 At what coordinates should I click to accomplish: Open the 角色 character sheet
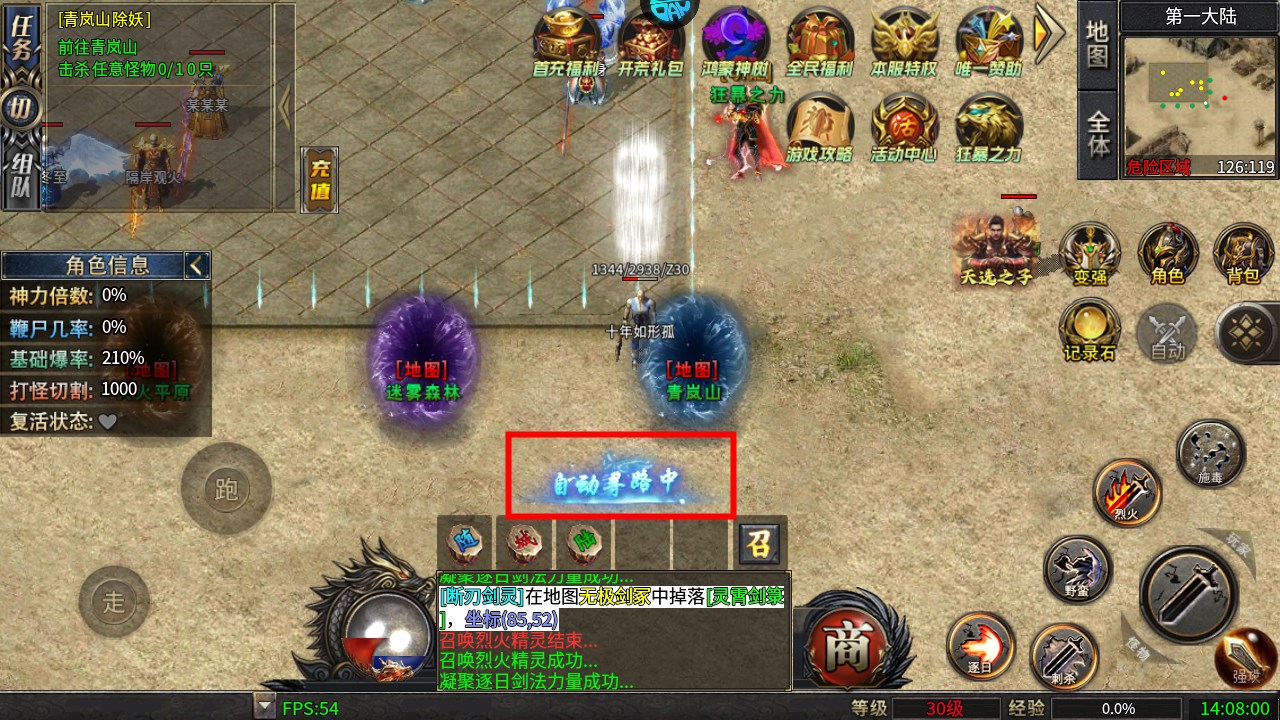1167,253
